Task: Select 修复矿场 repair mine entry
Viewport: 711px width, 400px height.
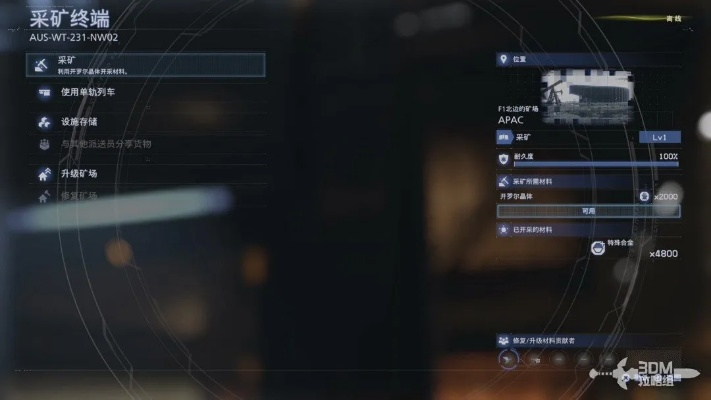Action: (78, 196)
